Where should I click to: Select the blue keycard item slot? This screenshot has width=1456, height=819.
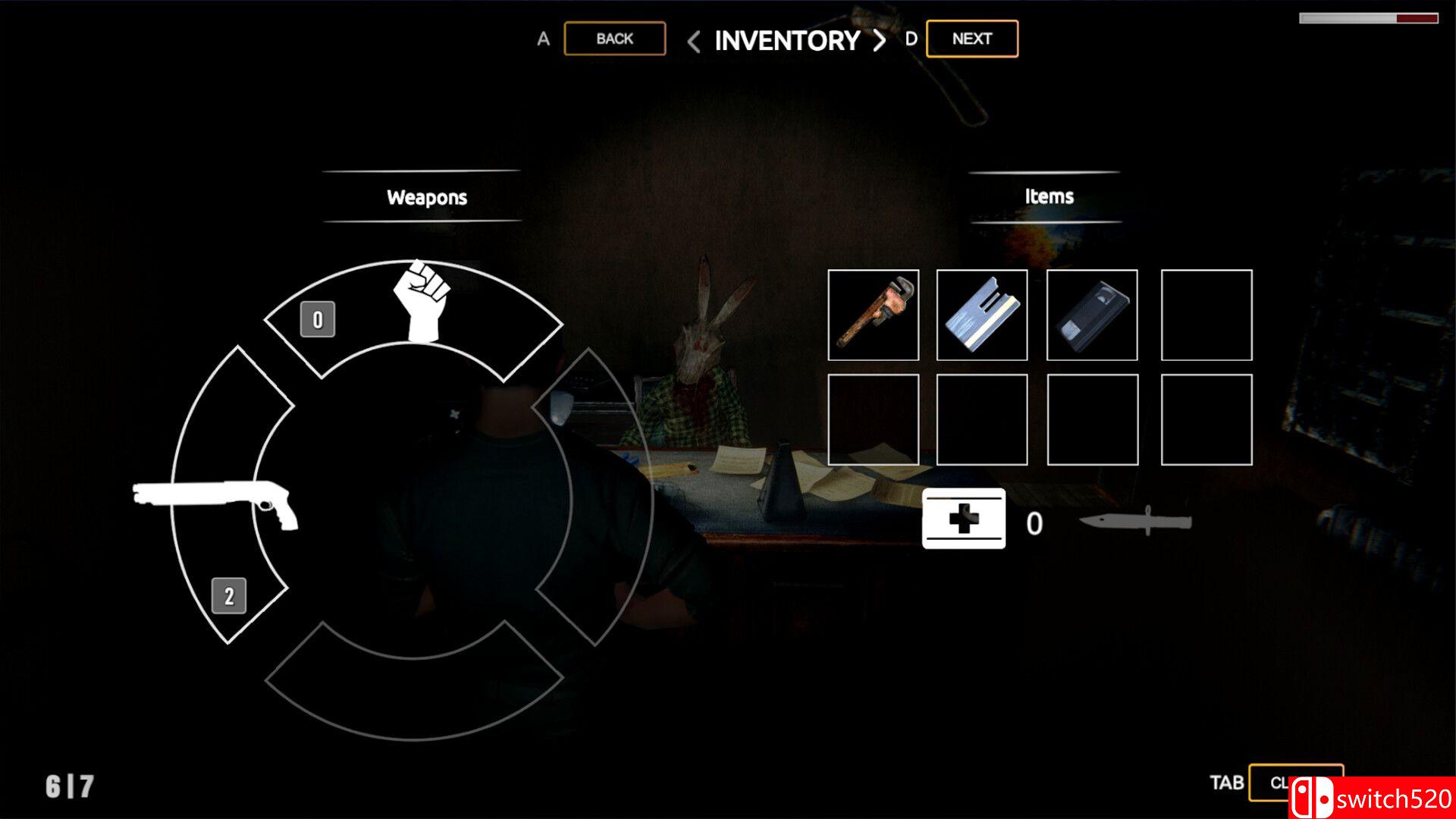982,315
